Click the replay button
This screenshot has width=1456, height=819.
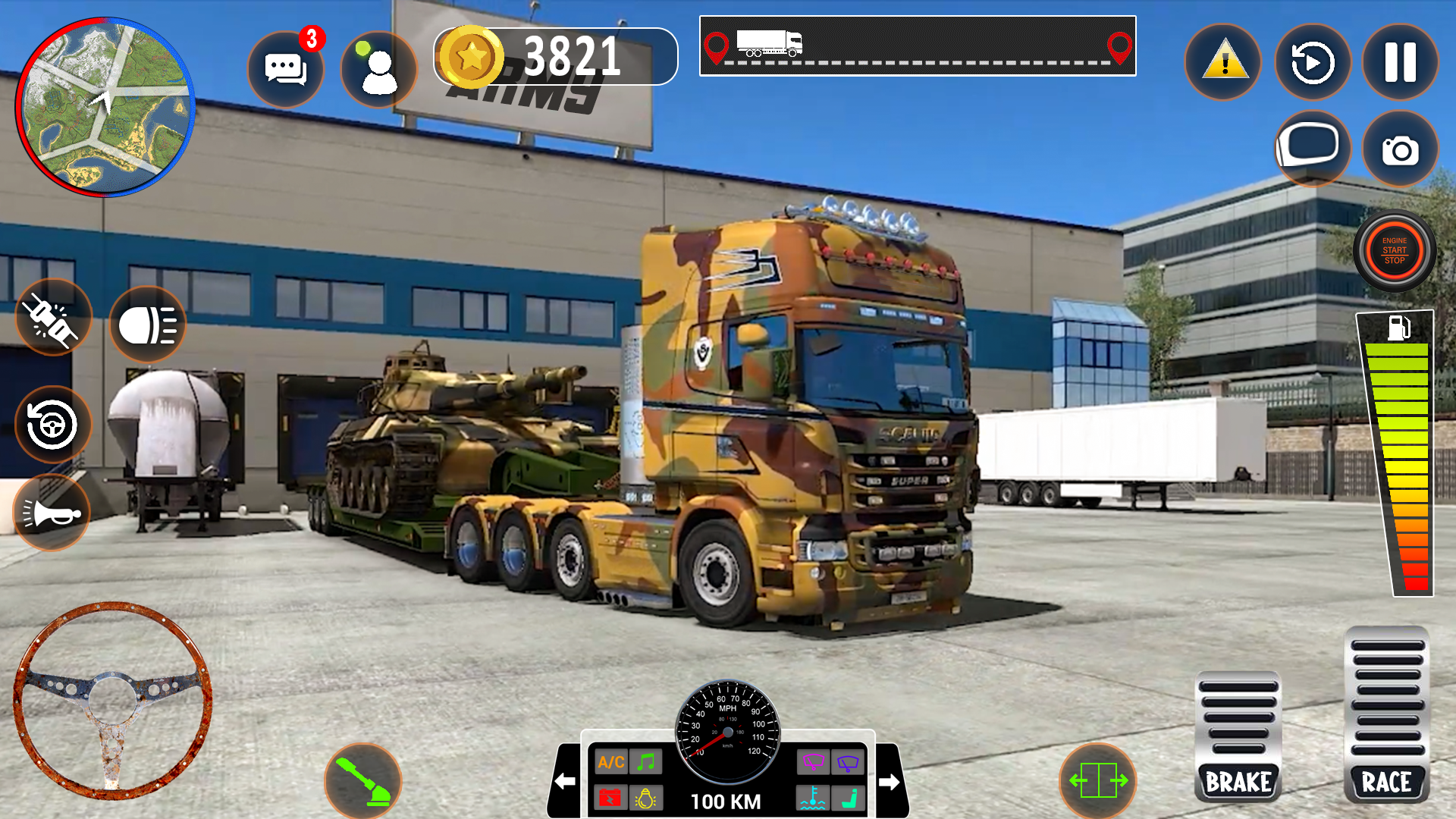pyautogui.click(x=1313, y=62)
